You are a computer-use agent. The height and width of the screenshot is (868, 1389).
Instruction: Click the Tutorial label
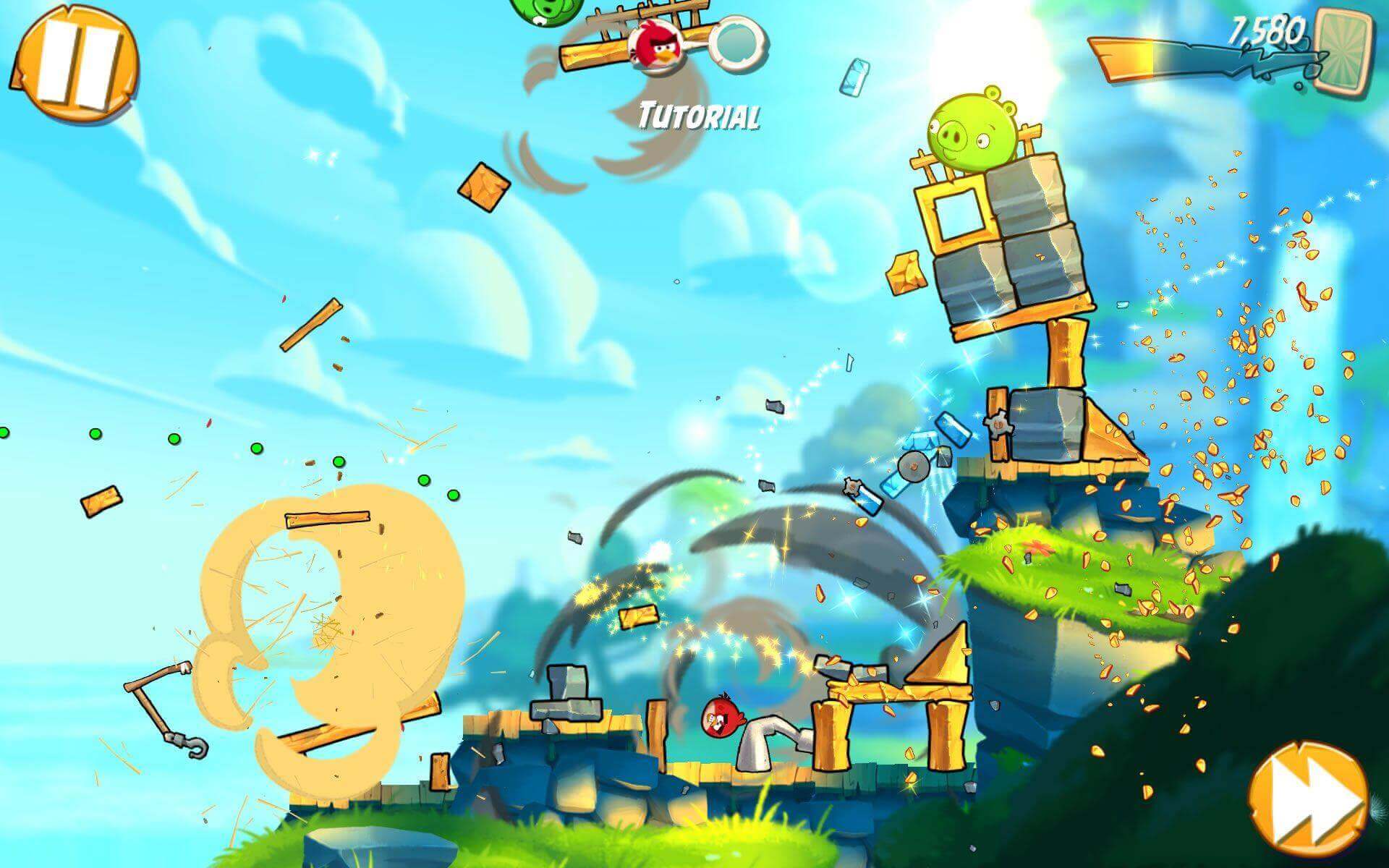pyautogui.click(x=698, y=116)
